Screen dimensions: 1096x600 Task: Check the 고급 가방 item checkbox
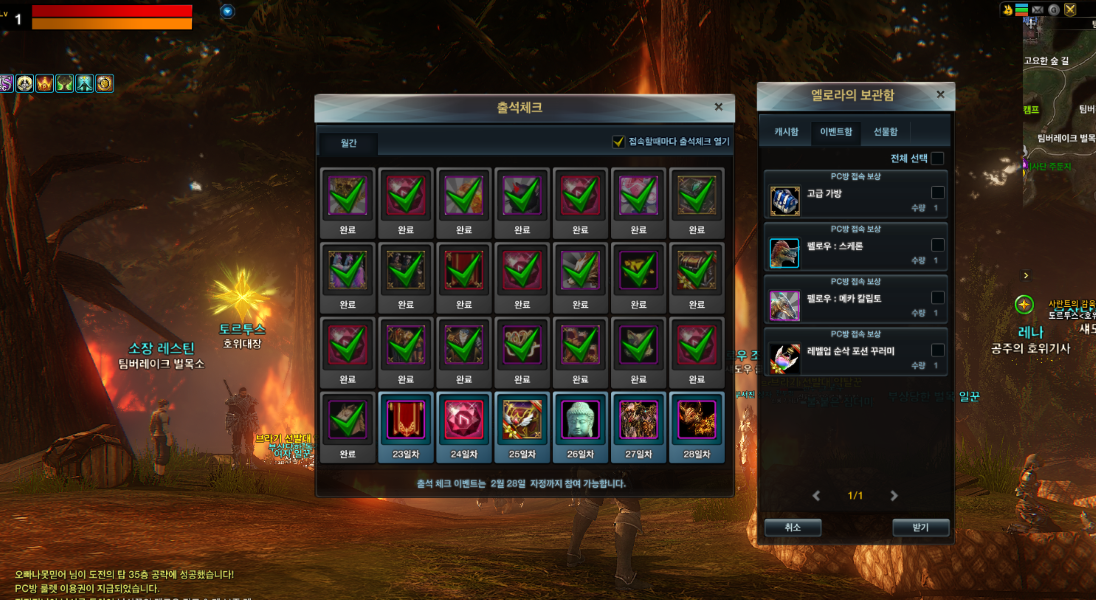point(938,192)
